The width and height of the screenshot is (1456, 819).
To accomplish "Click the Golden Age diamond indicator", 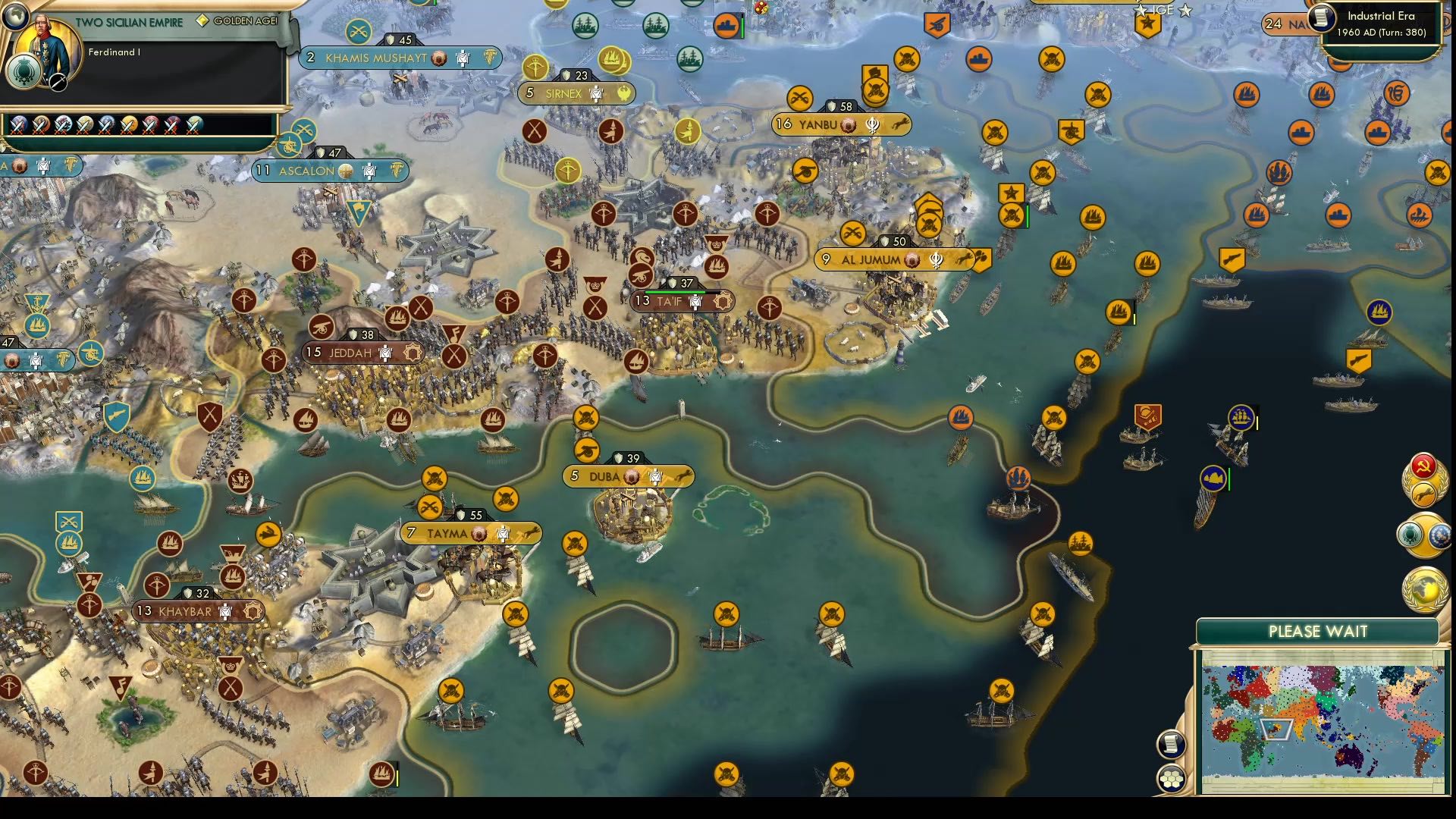I will click(202, 21).
